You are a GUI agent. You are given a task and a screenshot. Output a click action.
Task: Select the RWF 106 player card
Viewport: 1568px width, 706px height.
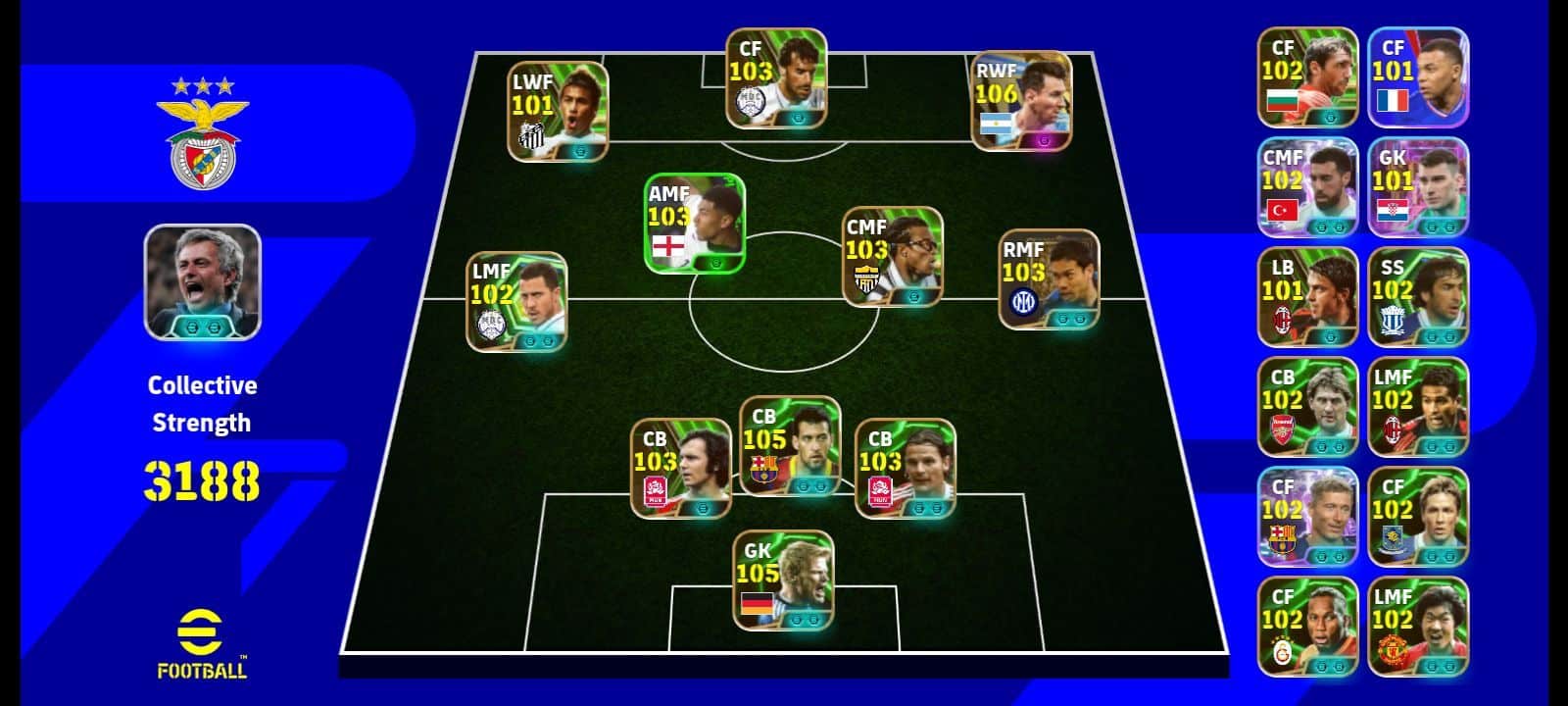click(x=1021, y=102)
